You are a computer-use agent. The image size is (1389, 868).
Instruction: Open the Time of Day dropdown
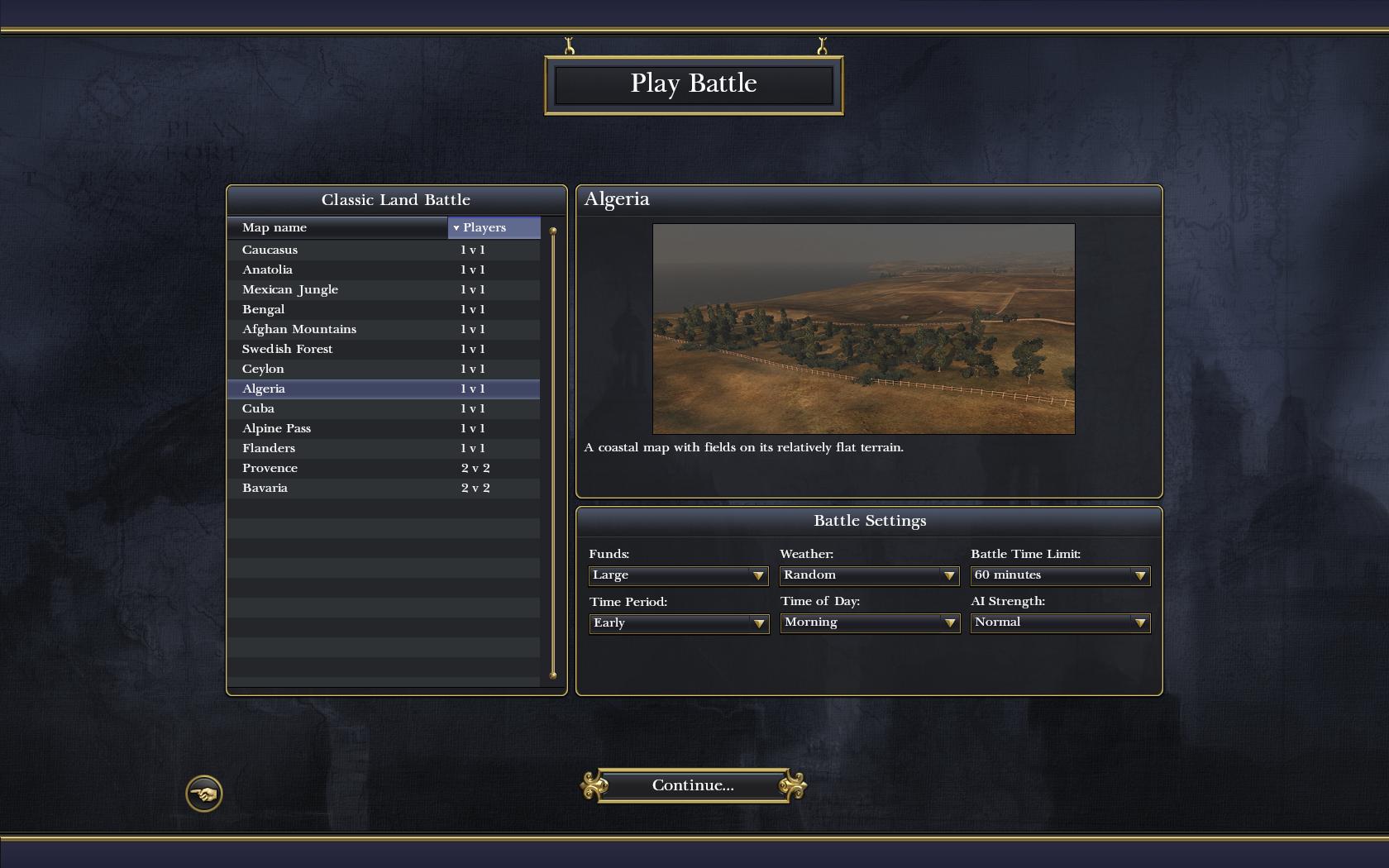tap(869, 622)
